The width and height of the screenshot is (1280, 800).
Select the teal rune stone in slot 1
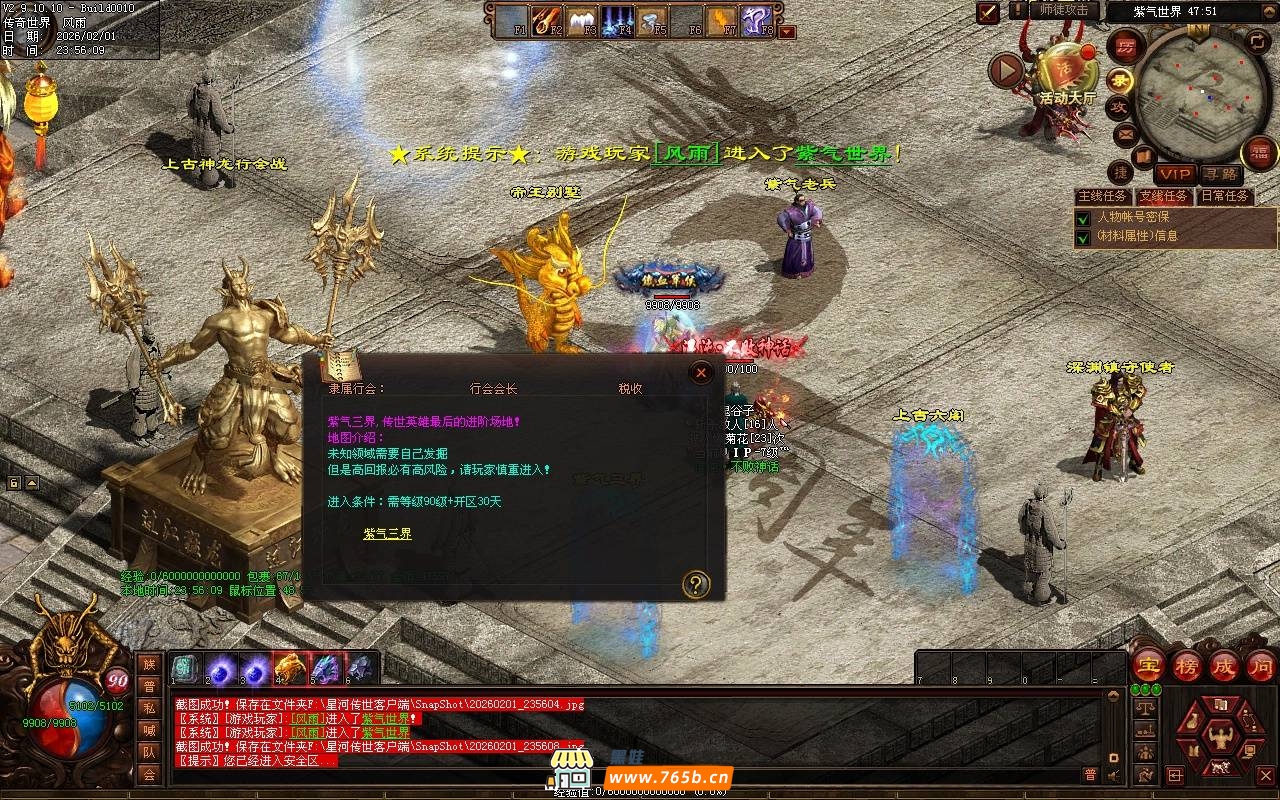coord(184,666)
